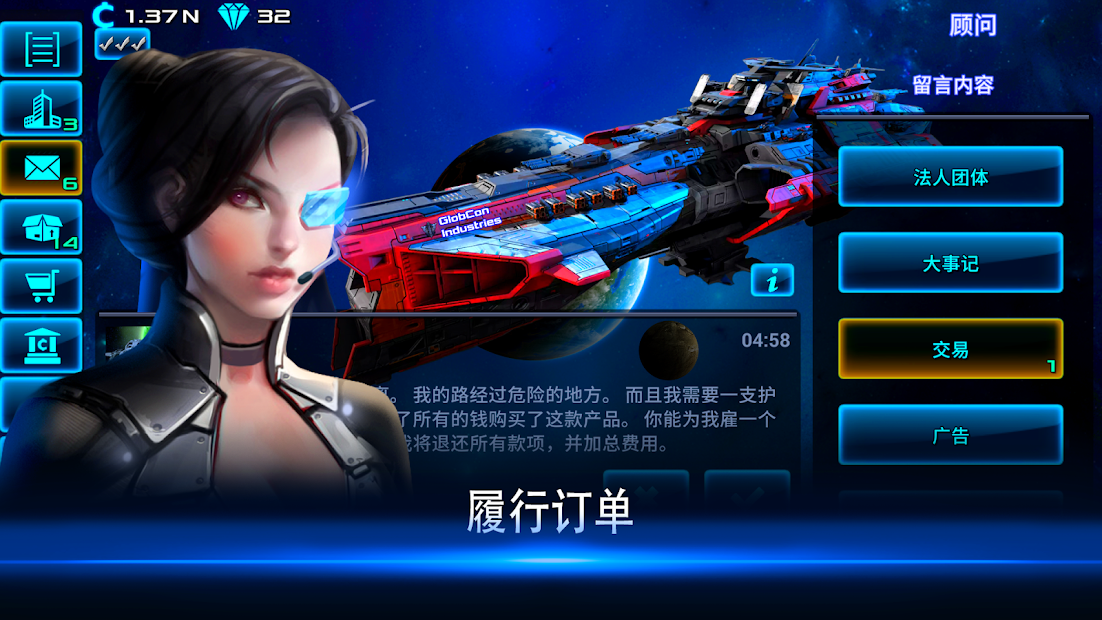1102x620 pixels.
Task: Open the mail envelope sidebar icon
Action: 42,167
